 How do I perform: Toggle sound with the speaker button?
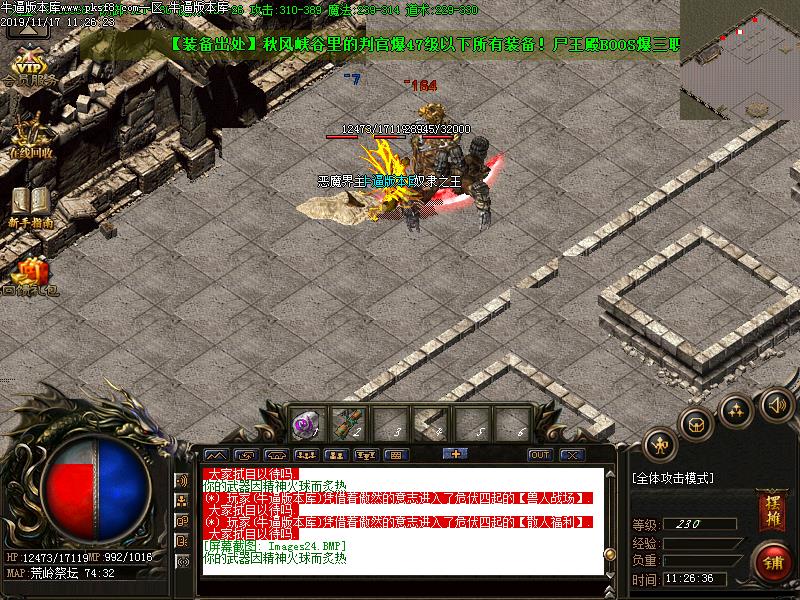tap(774, 405)
